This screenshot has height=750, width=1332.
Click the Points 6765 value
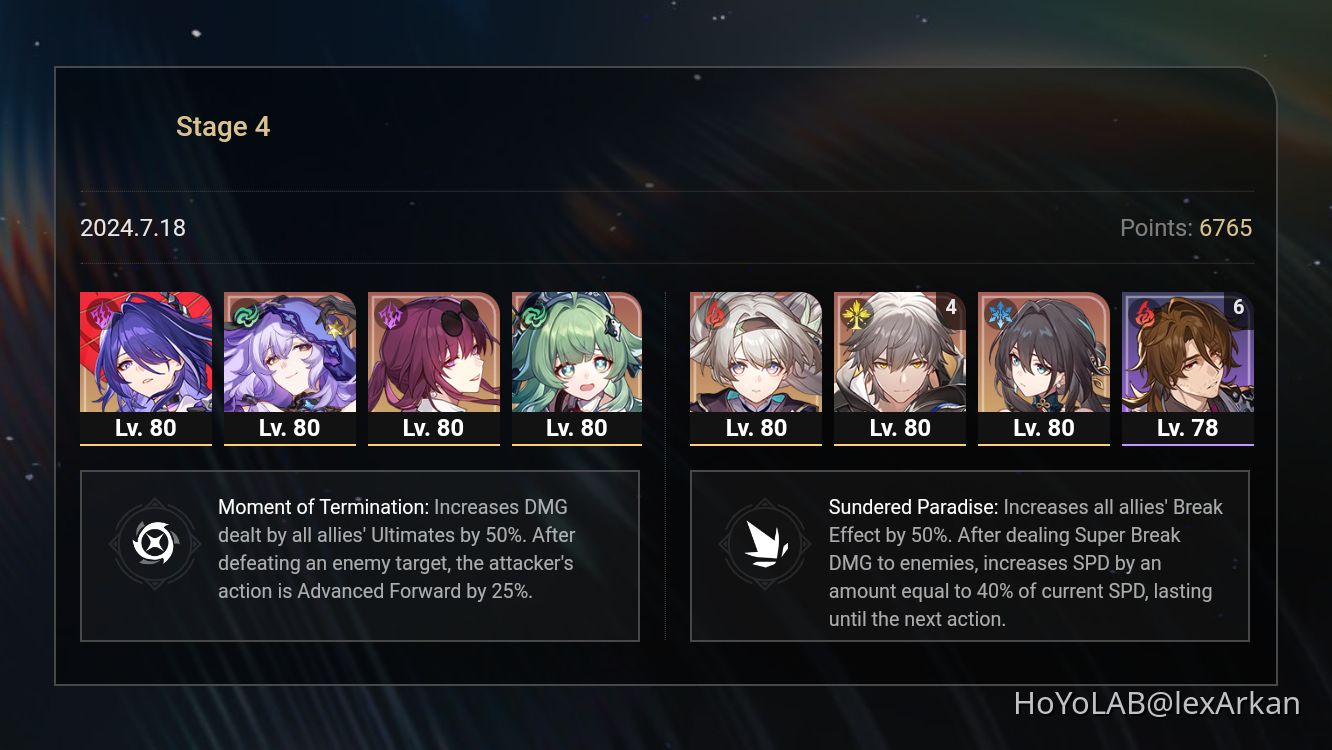tap(1226, 228)
